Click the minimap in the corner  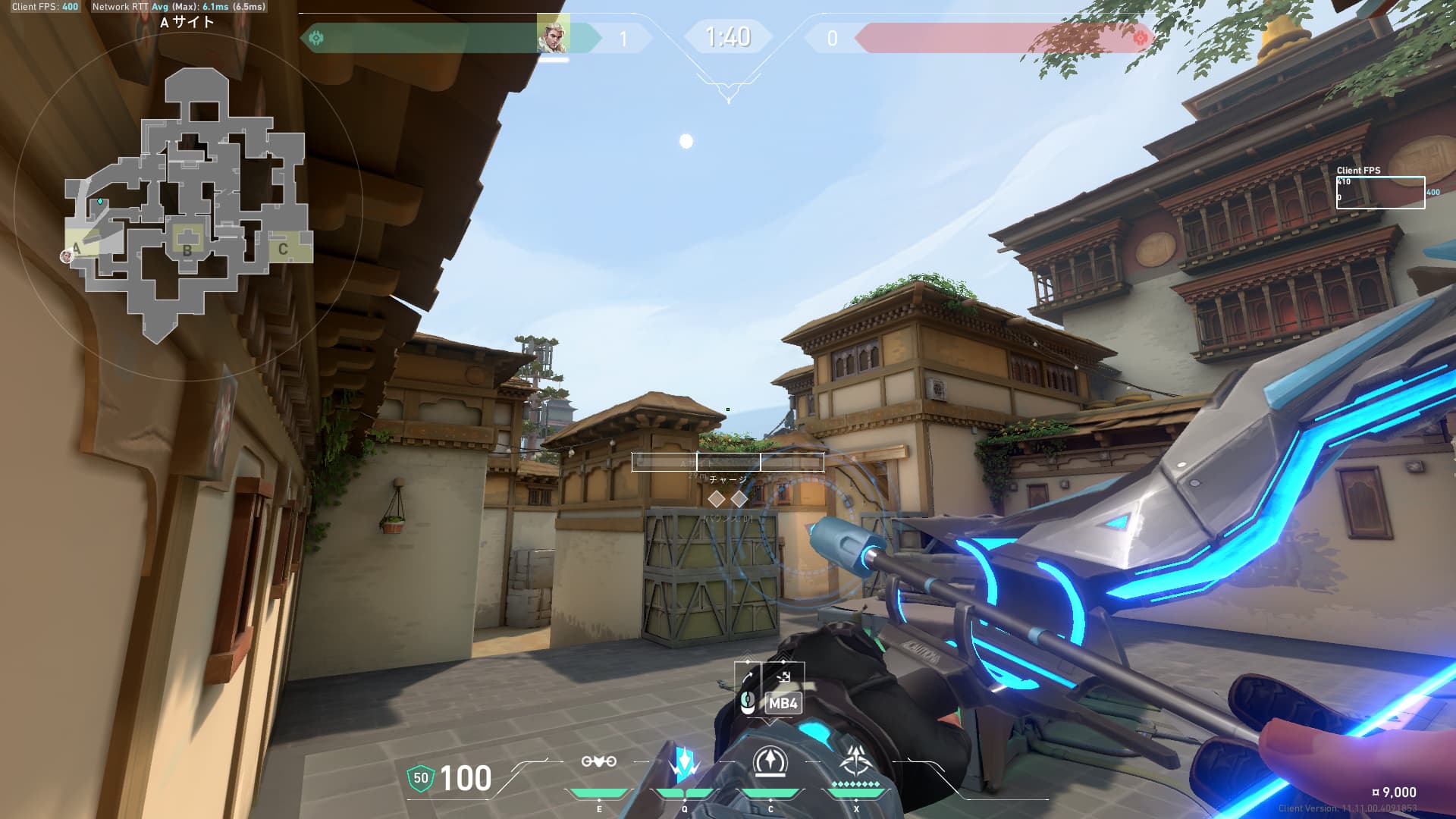click(x=188, y=205)
